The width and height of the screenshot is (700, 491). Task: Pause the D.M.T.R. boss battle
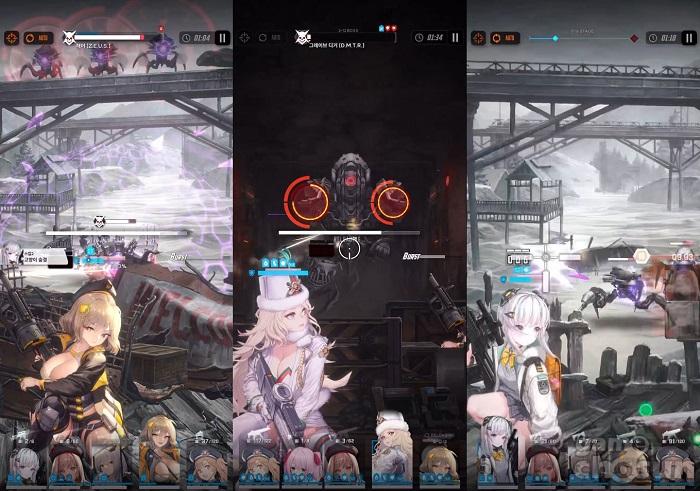click(455, 38)
